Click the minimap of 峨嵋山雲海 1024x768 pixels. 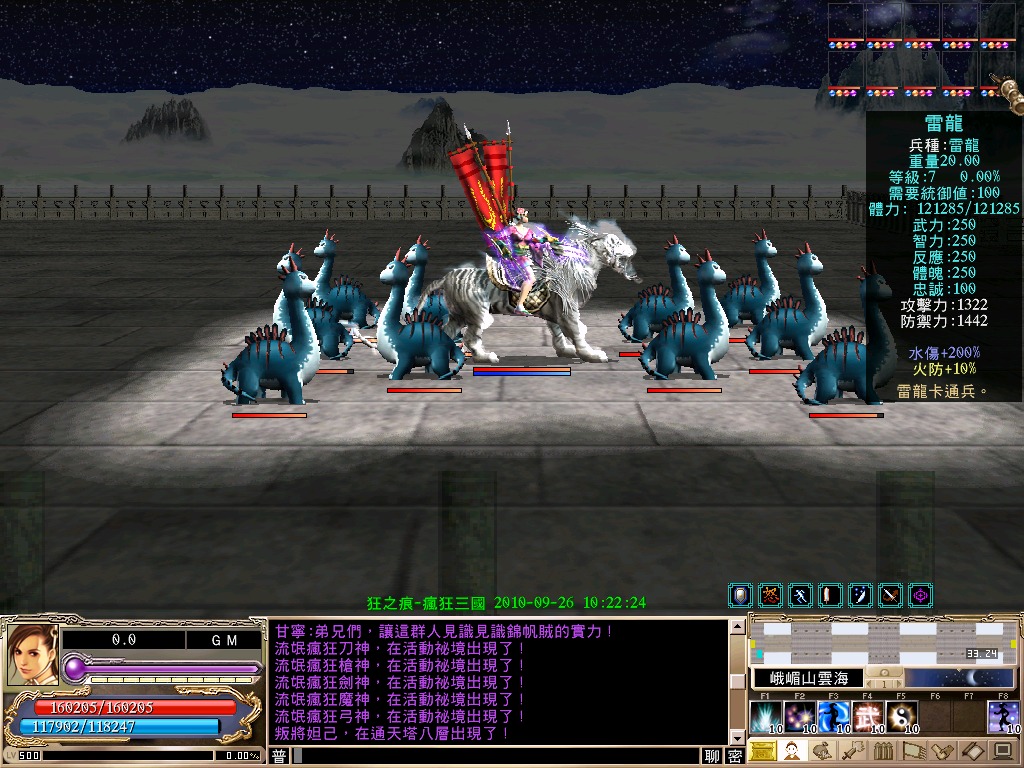click(885, 641)
